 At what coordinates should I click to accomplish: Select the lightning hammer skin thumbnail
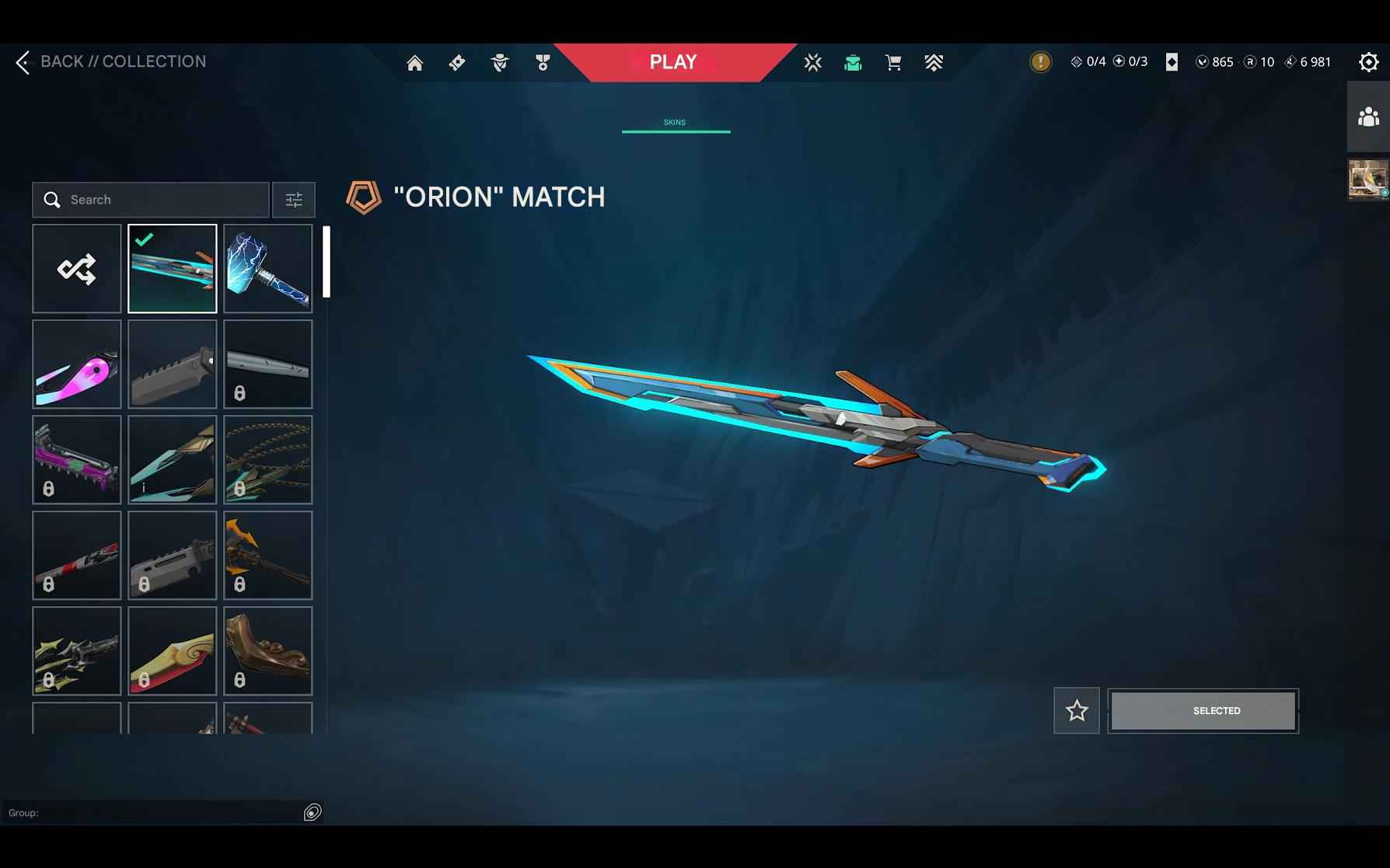[x=267, y=268]
